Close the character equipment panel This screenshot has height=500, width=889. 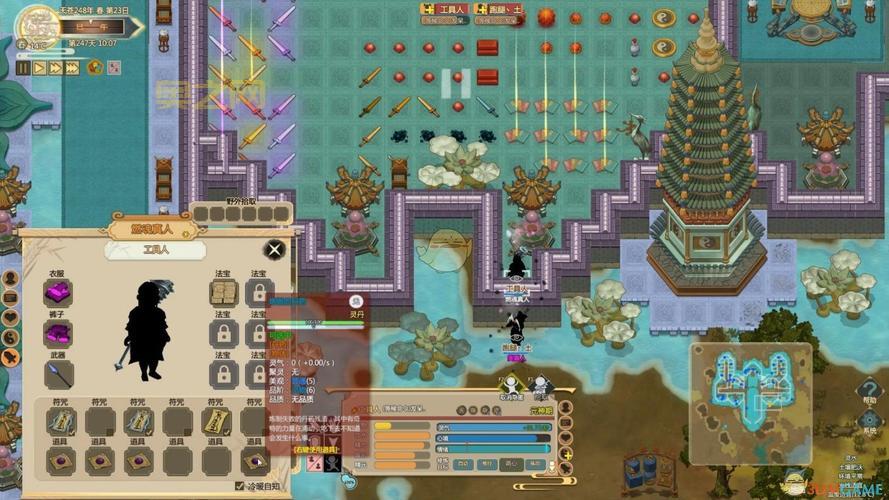[274, 249]
